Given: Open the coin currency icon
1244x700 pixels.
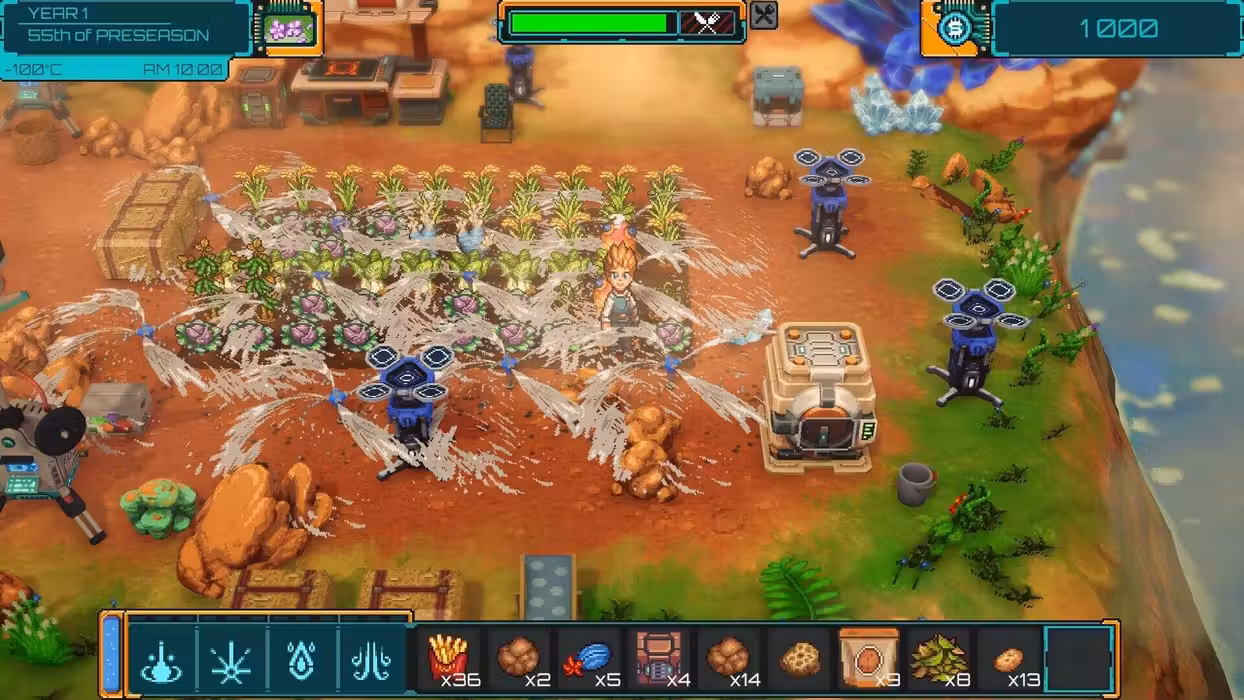Looking at the screenshot, I should [956, 27].
